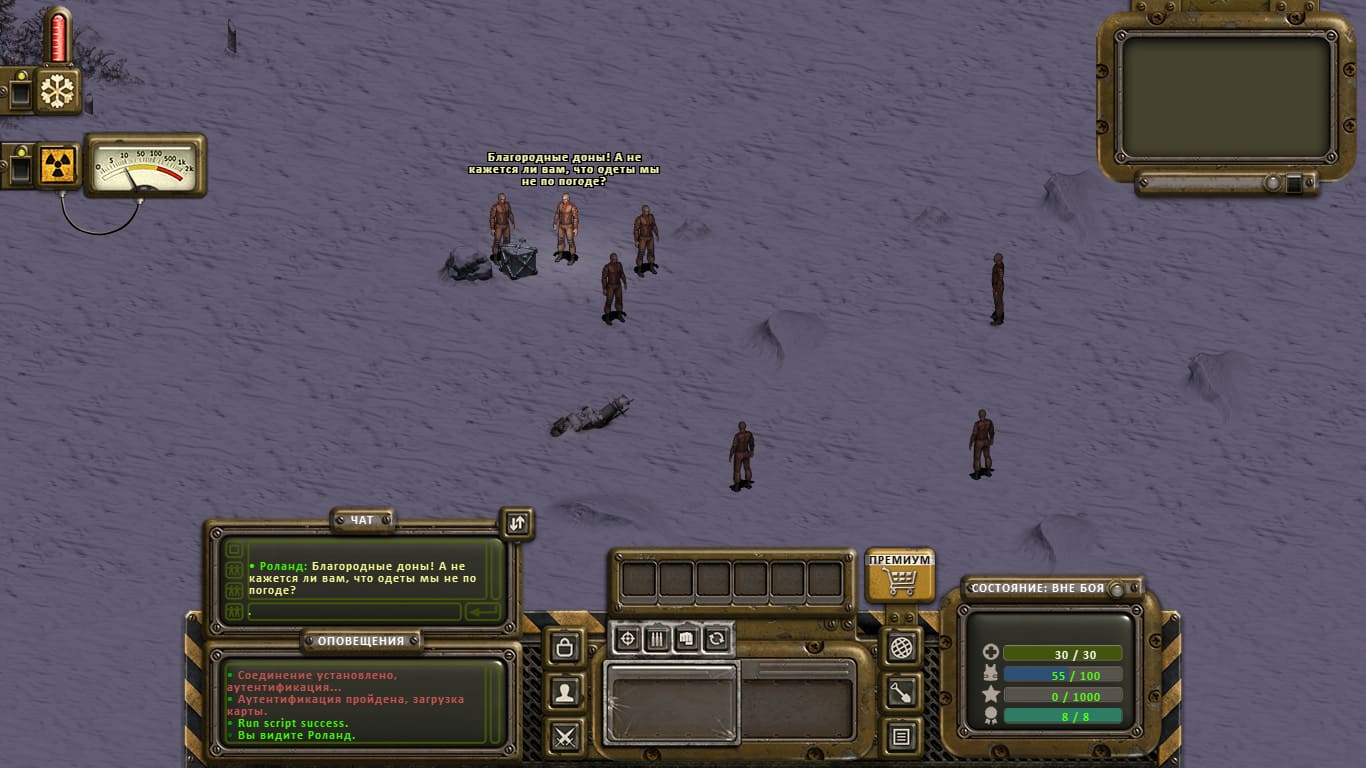
Task: Click the crossed swords combat button
Action: coord(565,738)
